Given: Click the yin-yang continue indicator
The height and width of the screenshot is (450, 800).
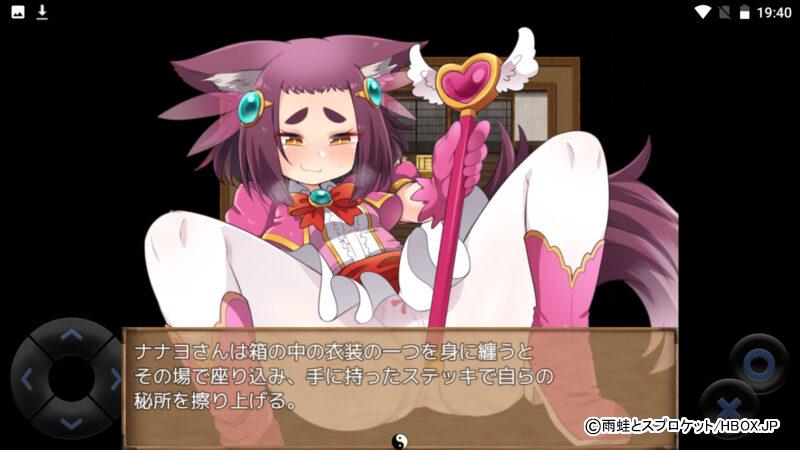Looking at the screenshot, I should [399, 439].
